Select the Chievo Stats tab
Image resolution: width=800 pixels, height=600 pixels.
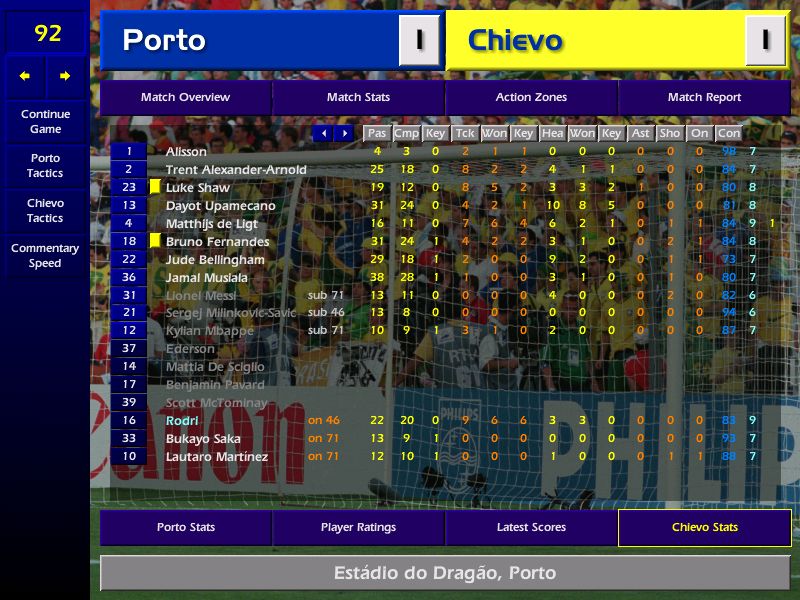[704, 527]
